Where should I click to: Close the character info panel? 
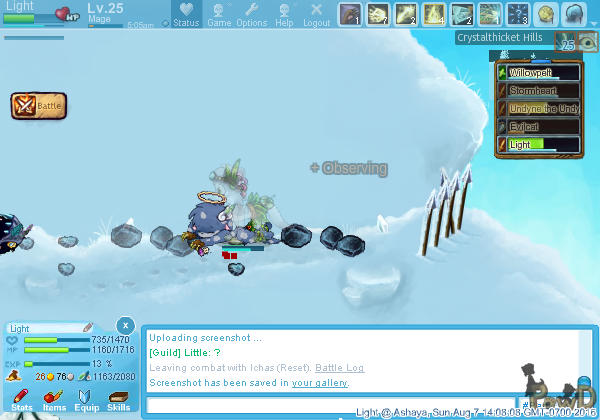[x=124, y=325]
